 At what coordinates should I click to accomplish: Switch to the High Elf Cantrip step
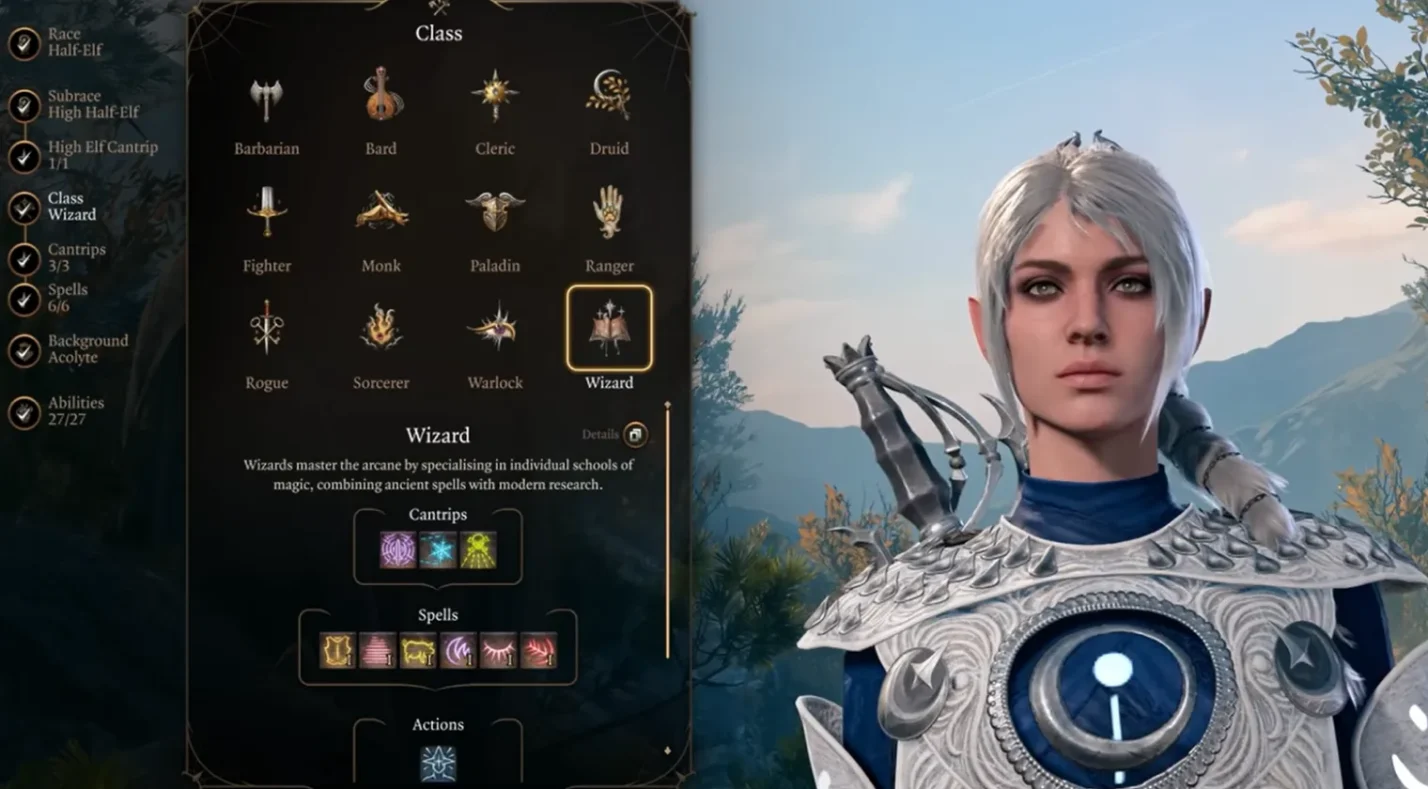[x=25, y=156]
